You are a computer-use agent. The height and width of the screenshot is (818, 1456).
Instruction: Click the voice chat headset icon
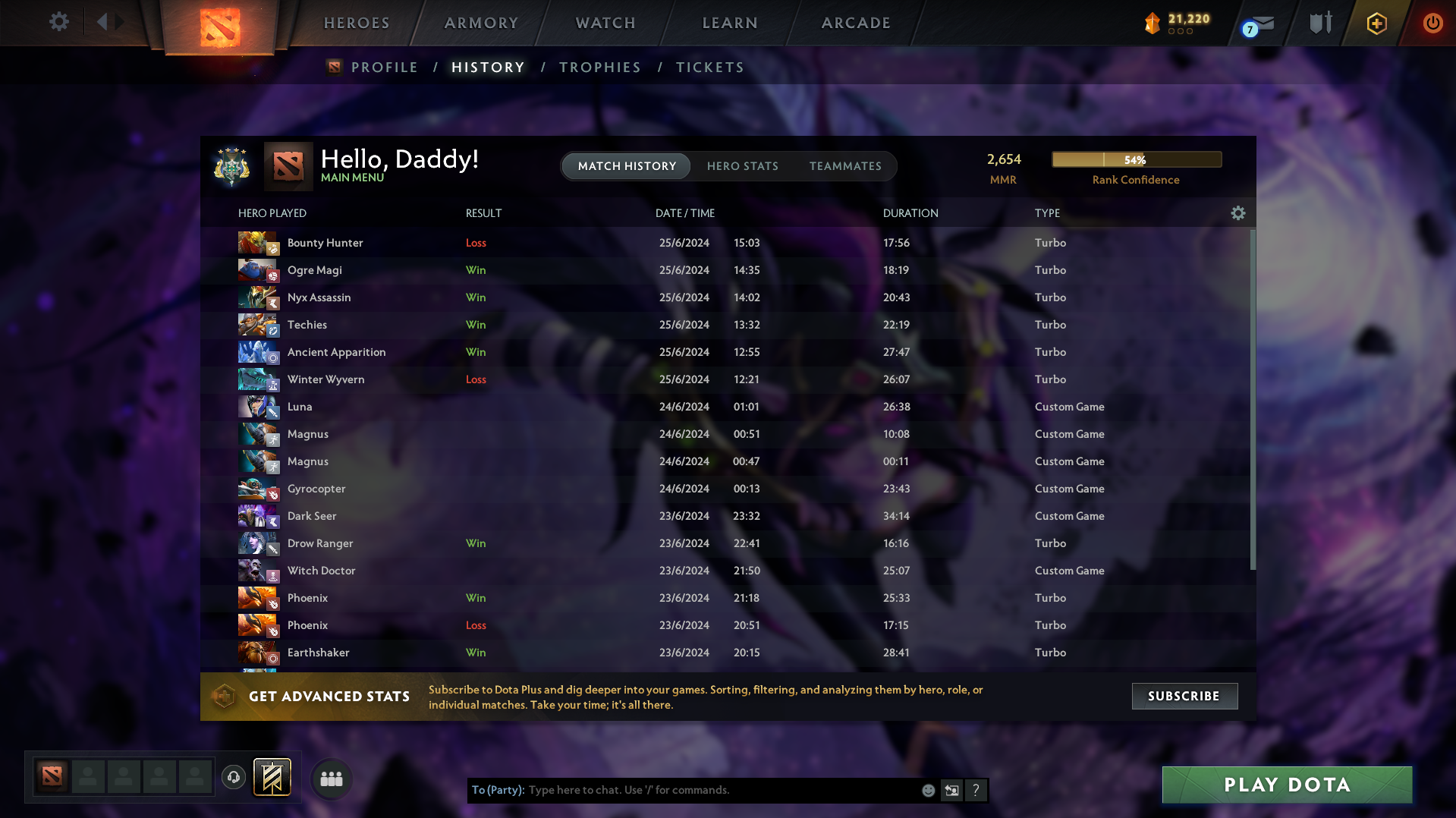click(x=233, y=777)
